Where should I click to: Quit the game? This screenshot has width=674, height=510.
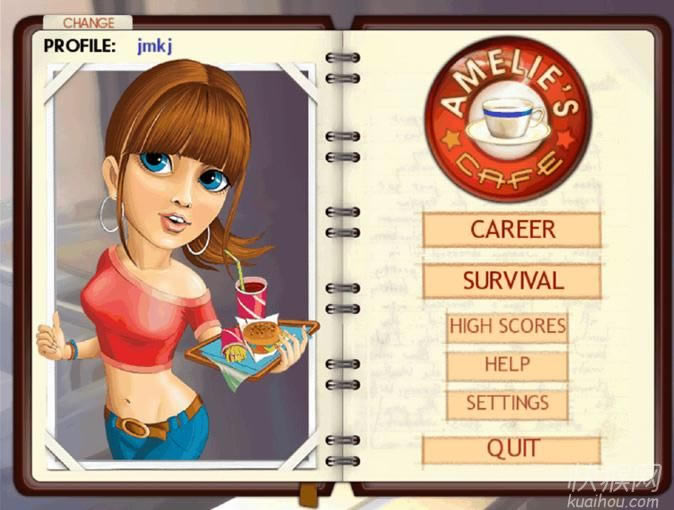[x=512, y=450]
